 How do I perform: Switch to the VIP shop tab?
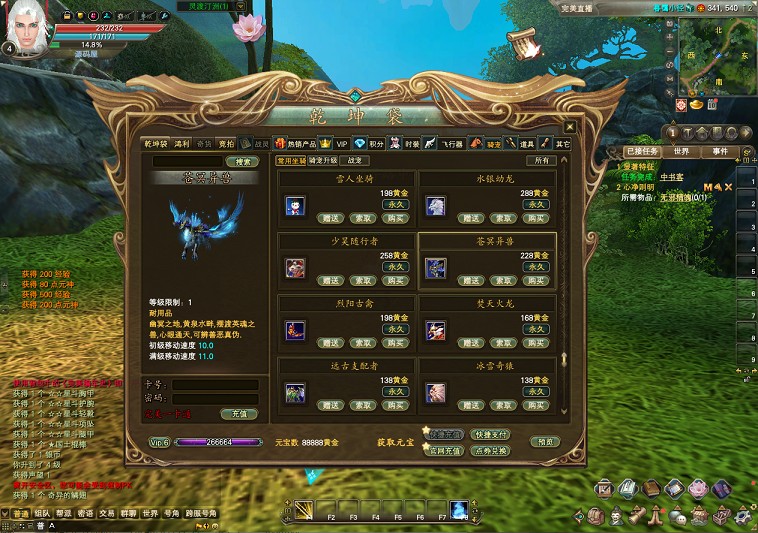pos(341,144)
